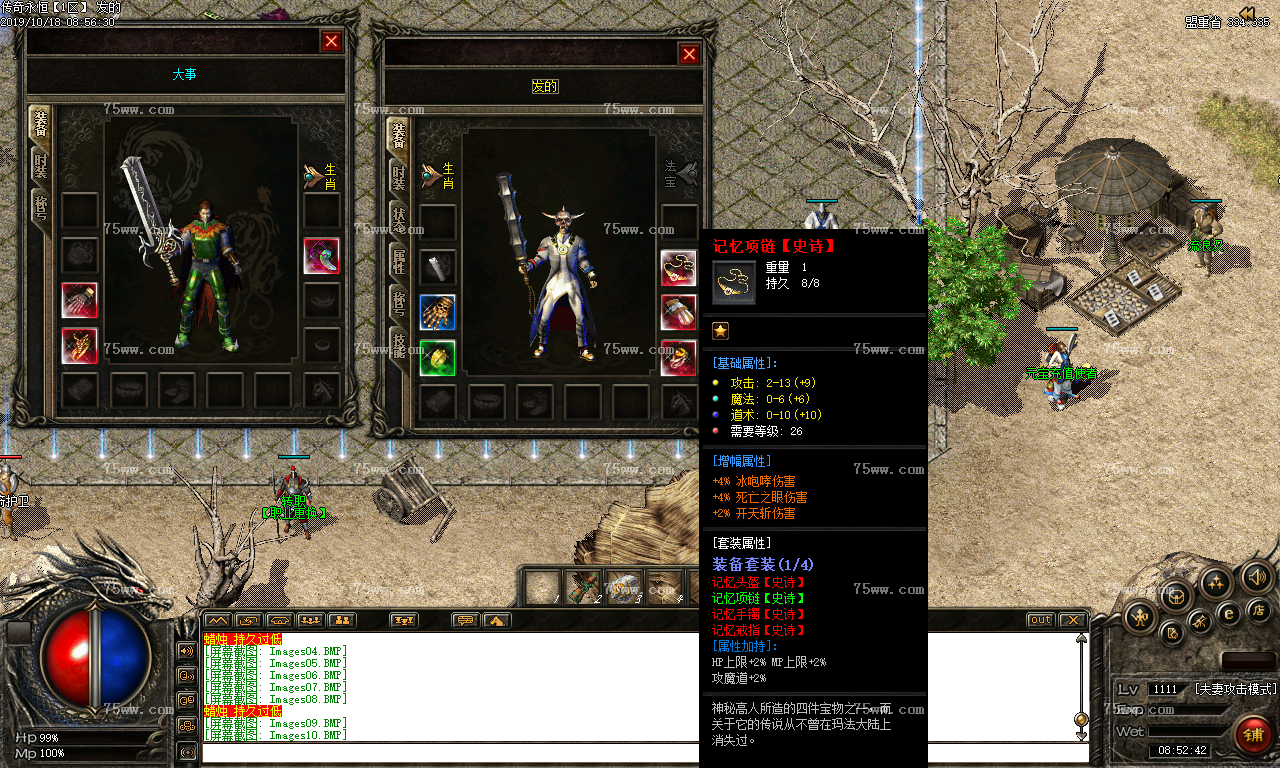Close the 大事 character equipment window
Screen dimensions: 1280x768
point(331,41)
